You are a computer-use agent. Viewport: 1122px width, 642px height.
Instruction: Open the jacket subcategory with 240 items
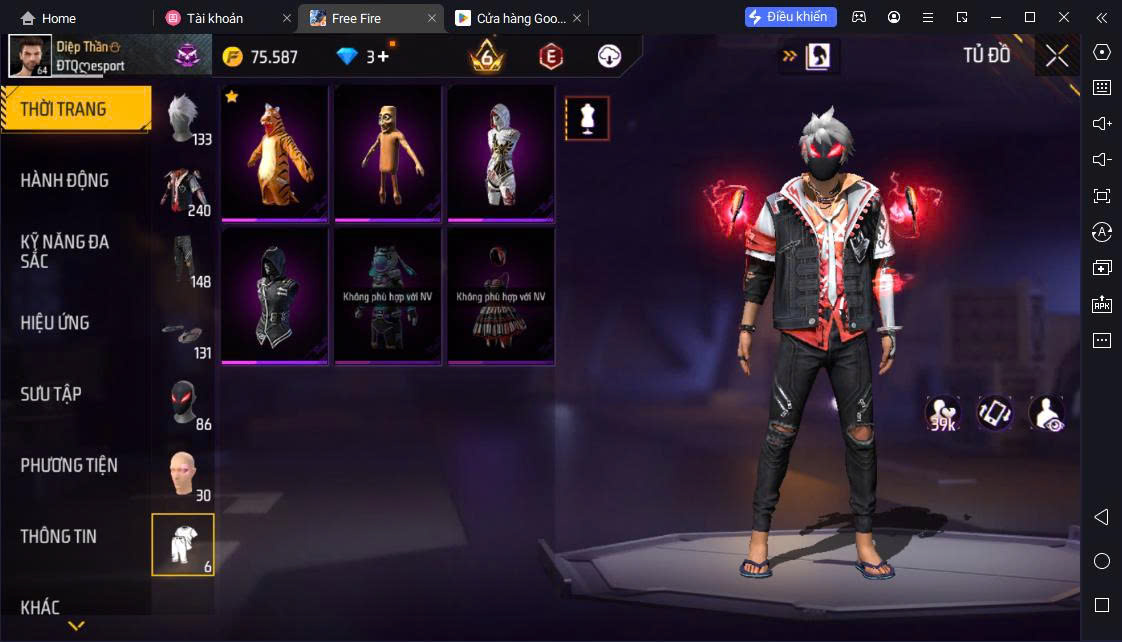pyautogui.click(x=184, y=192)
